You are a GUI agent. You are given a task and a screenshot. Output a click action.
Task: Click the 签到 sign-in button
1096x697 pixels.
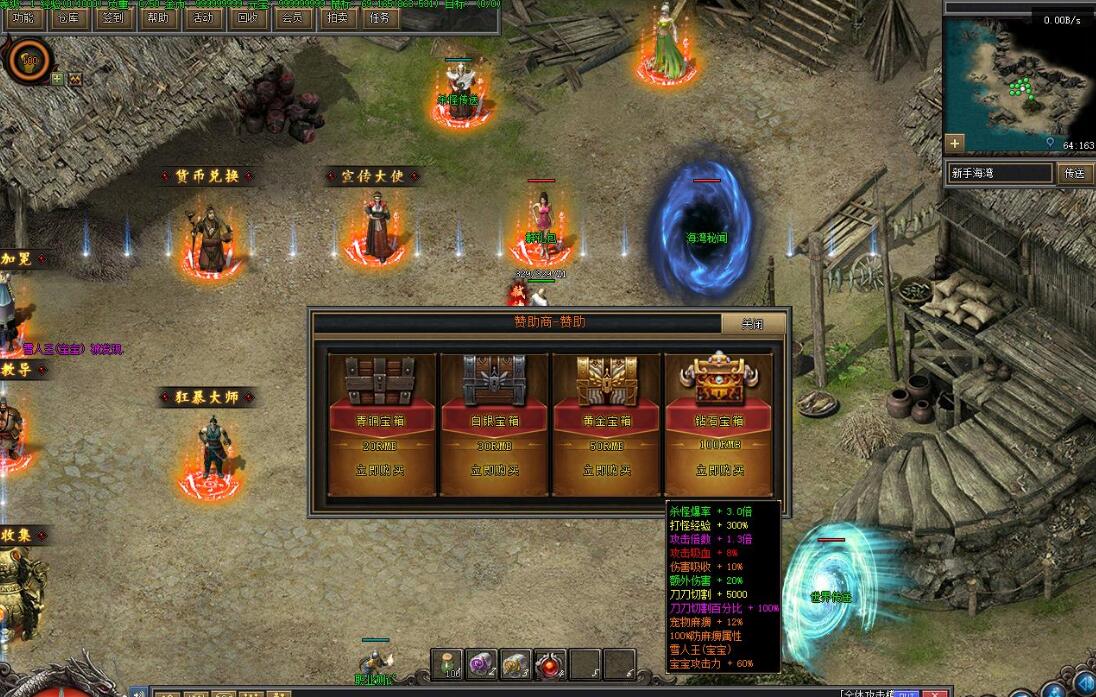(x=113, y=17)
